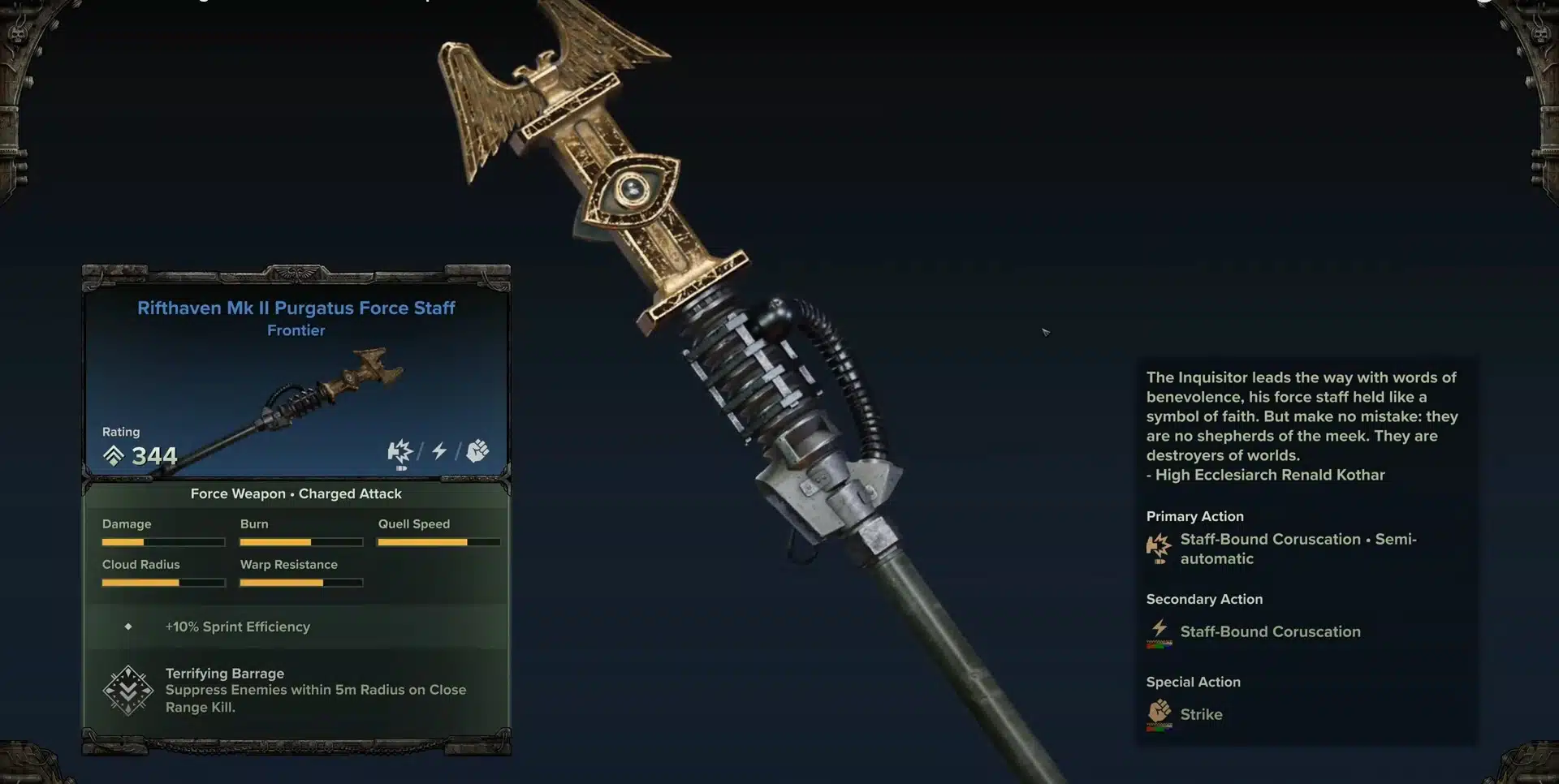Click the +10% Sprint Efficiency perk row

(237, 627)
